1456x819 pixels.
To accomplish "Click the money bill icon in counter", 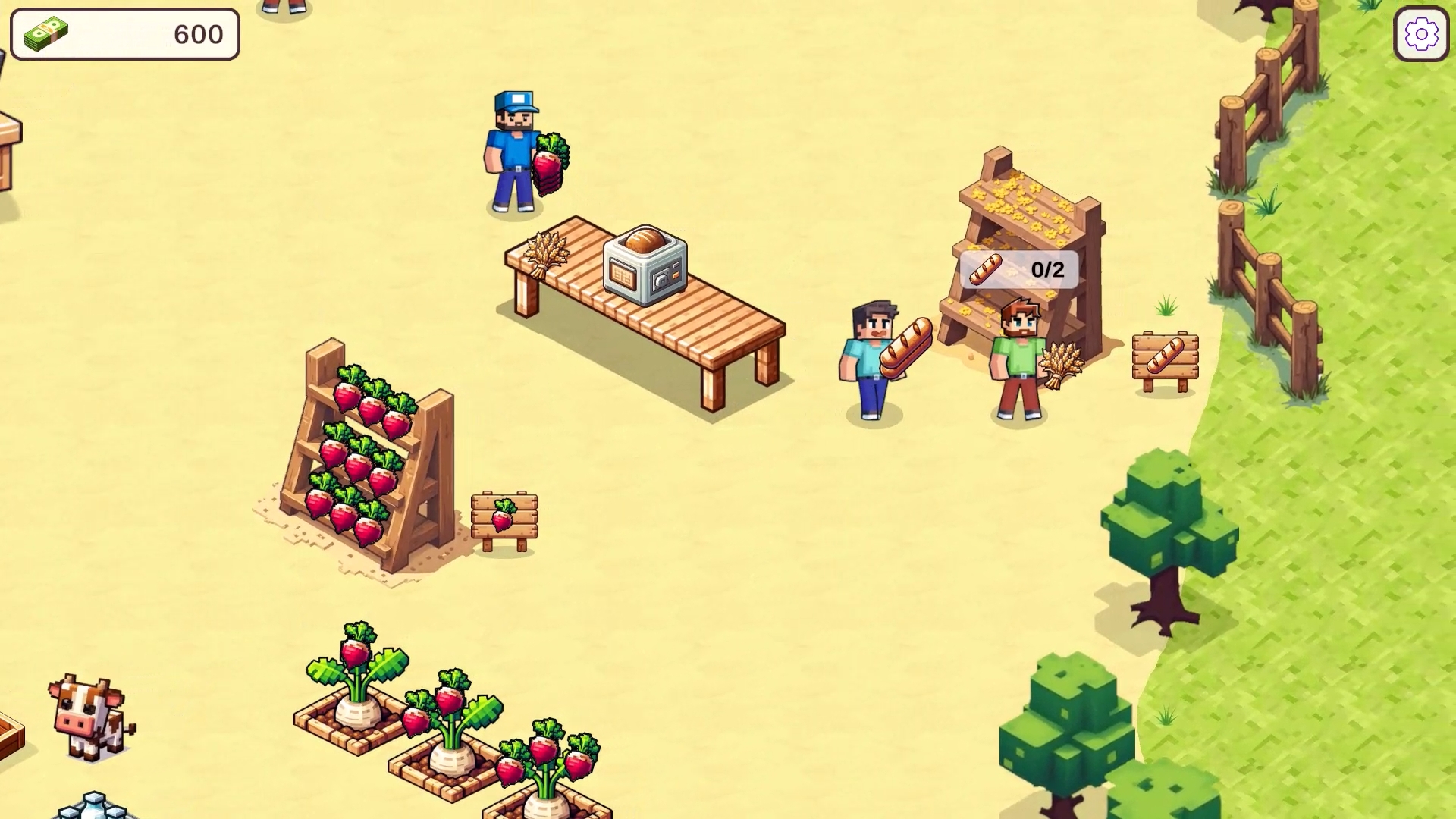I will (45, 33).
